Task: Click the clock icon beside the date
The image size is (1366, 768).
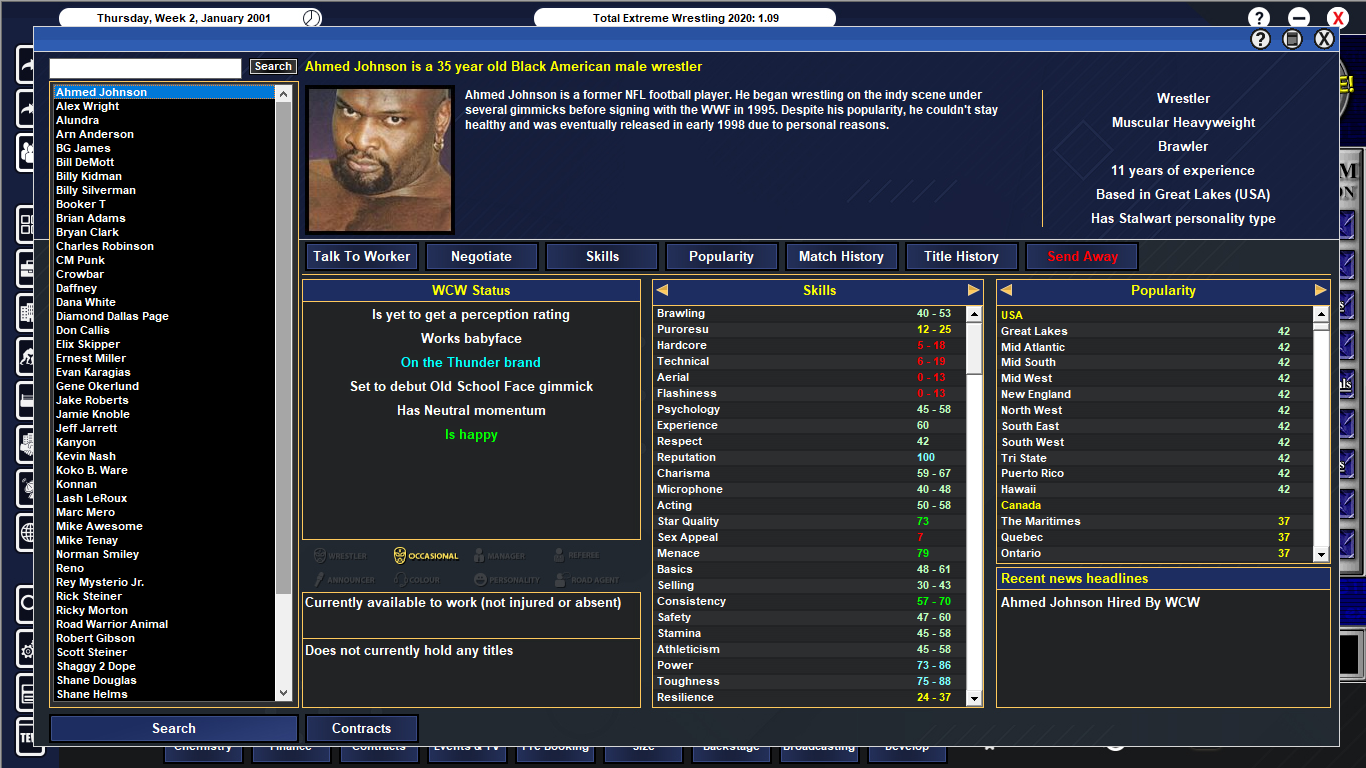Action: 310,16
